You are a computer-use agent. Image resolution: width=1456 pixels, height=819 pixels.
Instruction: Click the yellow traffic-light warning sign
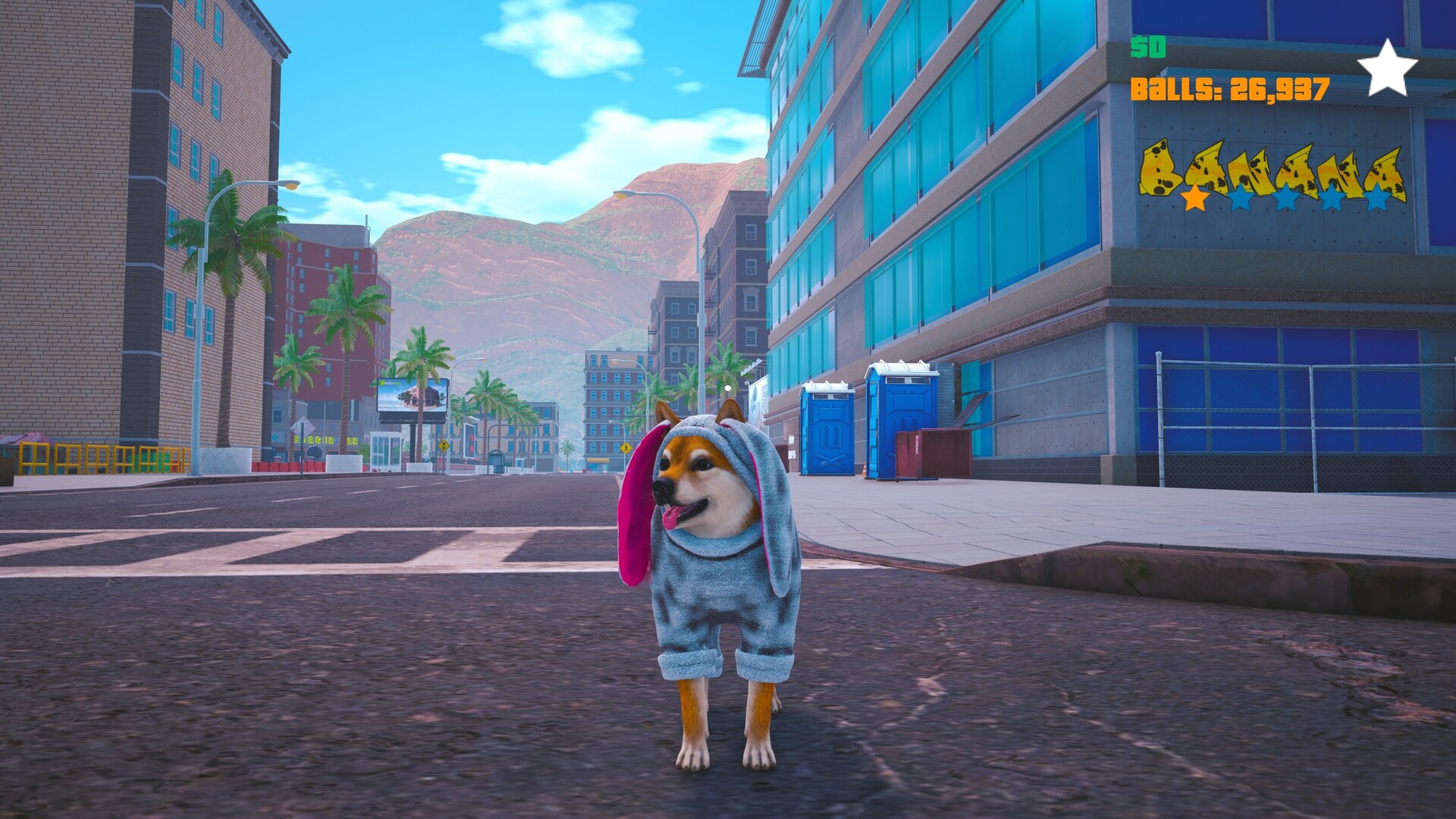[x=444, y=445]
